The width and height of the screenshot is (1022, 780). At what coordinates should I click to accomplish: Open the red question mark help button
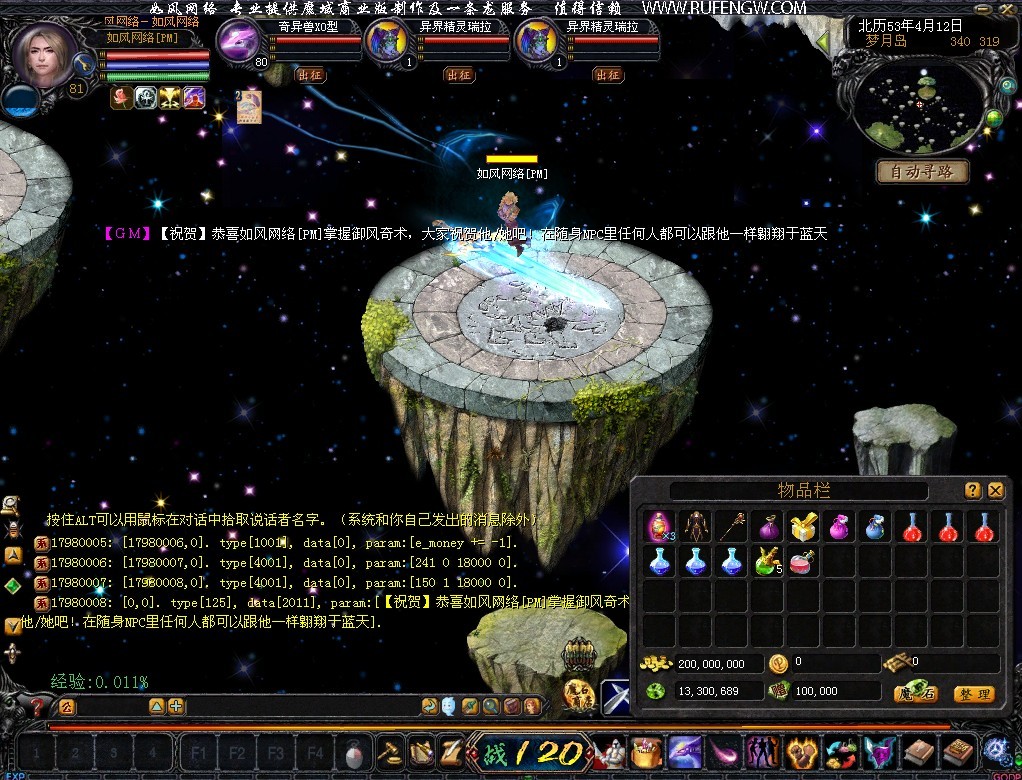click(37, 707)
